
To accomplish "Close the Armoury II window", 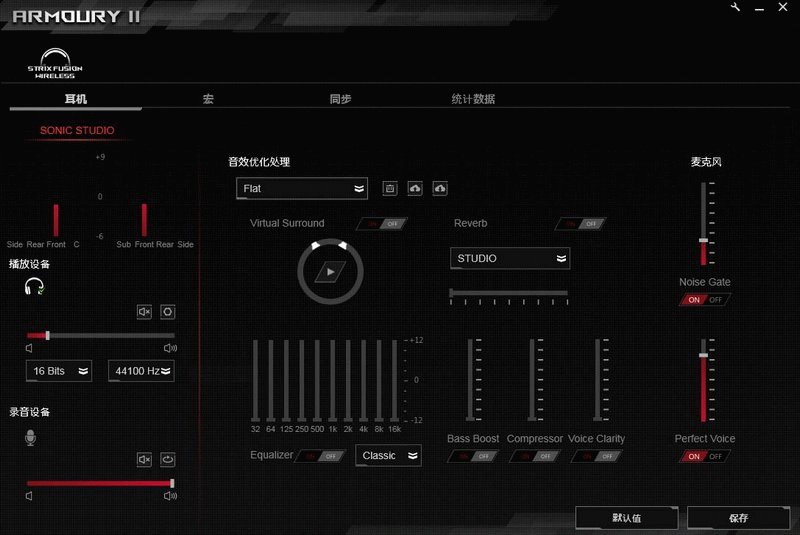I will pyautogui.click(x=784, y=8).
